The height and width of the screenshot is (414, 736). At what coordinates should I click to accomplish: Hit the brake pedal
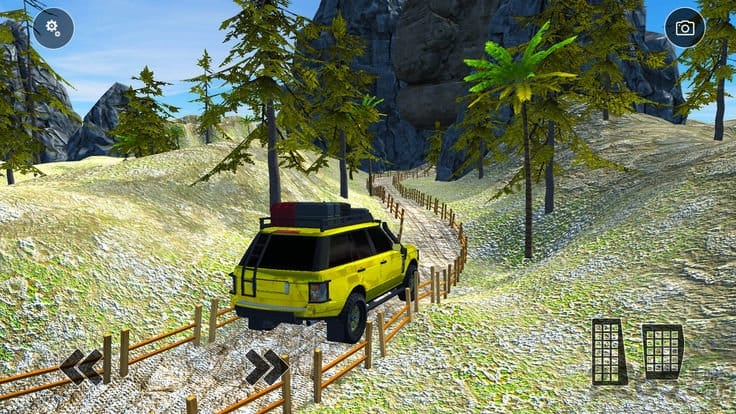pos(609,351)
